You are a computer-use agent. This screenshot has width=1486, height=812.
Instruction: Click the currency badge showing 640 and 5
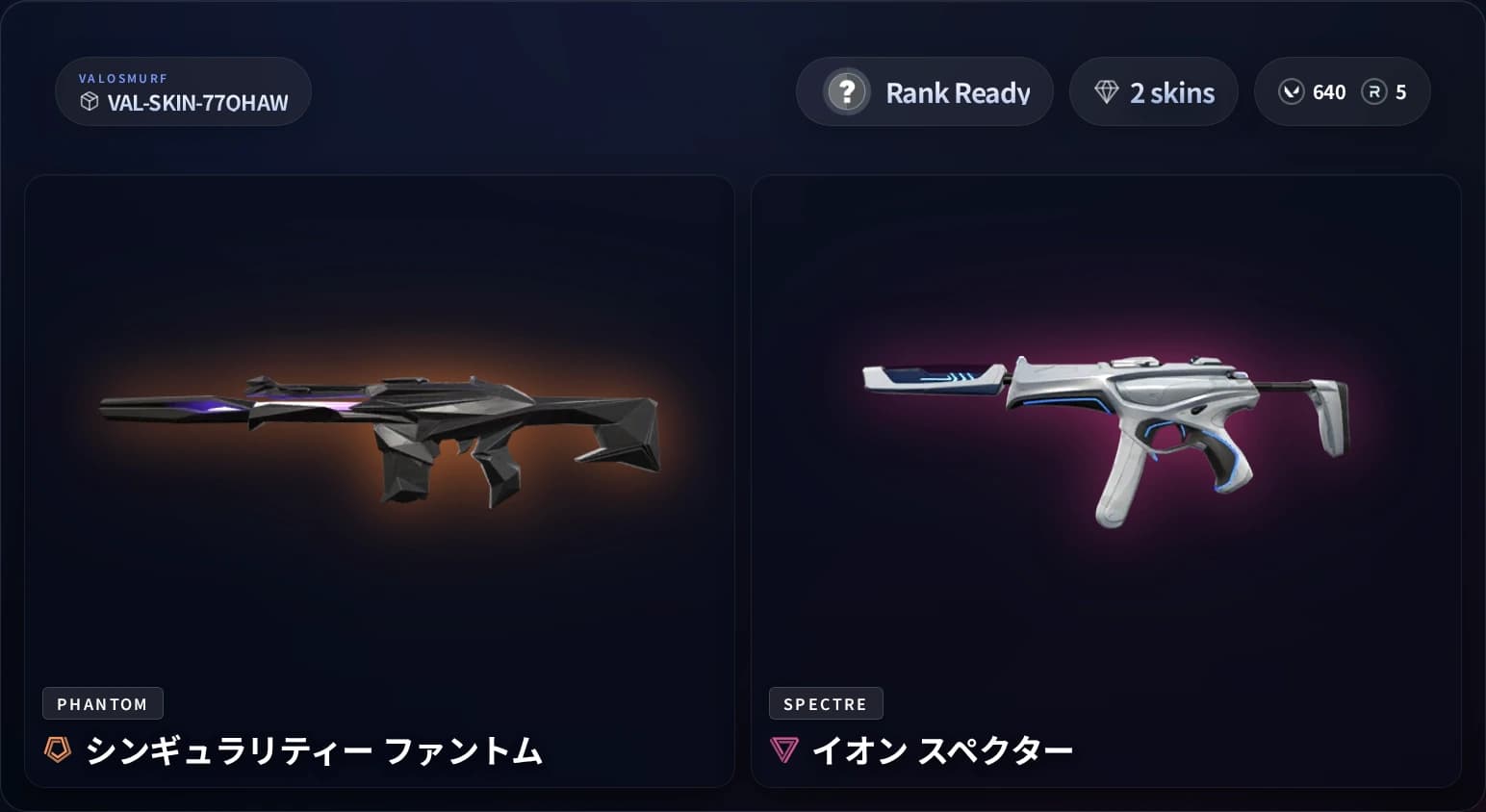(x=1343, y=91)
